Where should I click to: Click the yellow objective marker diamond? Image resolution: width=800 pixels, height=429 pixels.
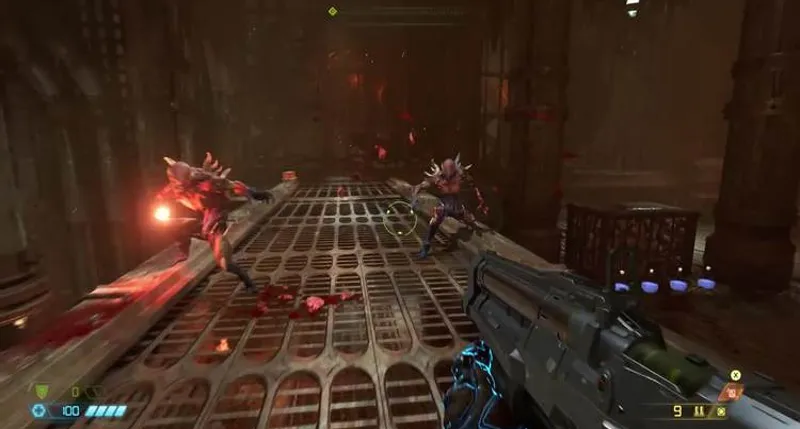[x=333, y=11]
